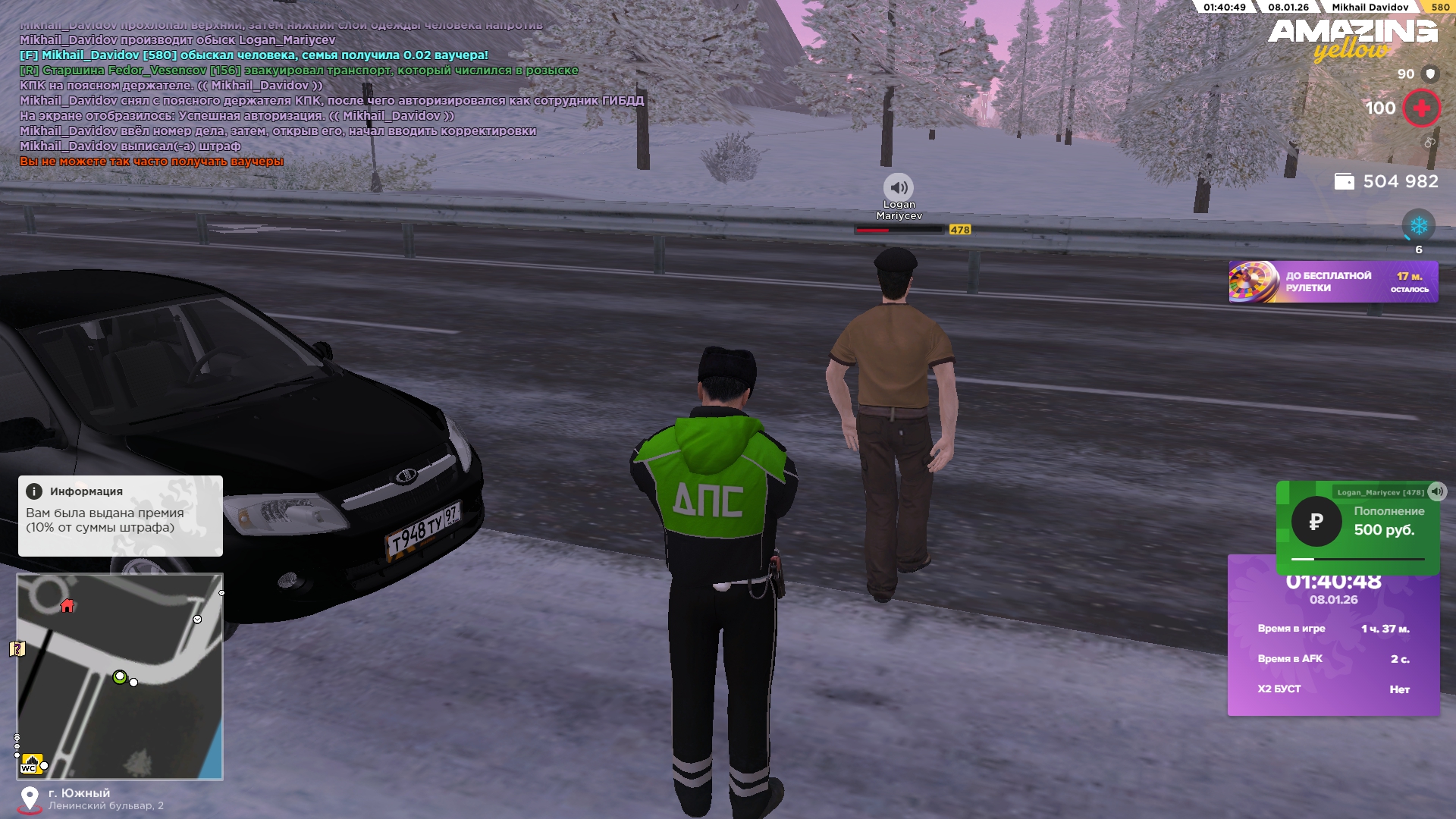
Task: Click the snowflake event icon
Action: pyautogui.click(x=1418, y=225)
